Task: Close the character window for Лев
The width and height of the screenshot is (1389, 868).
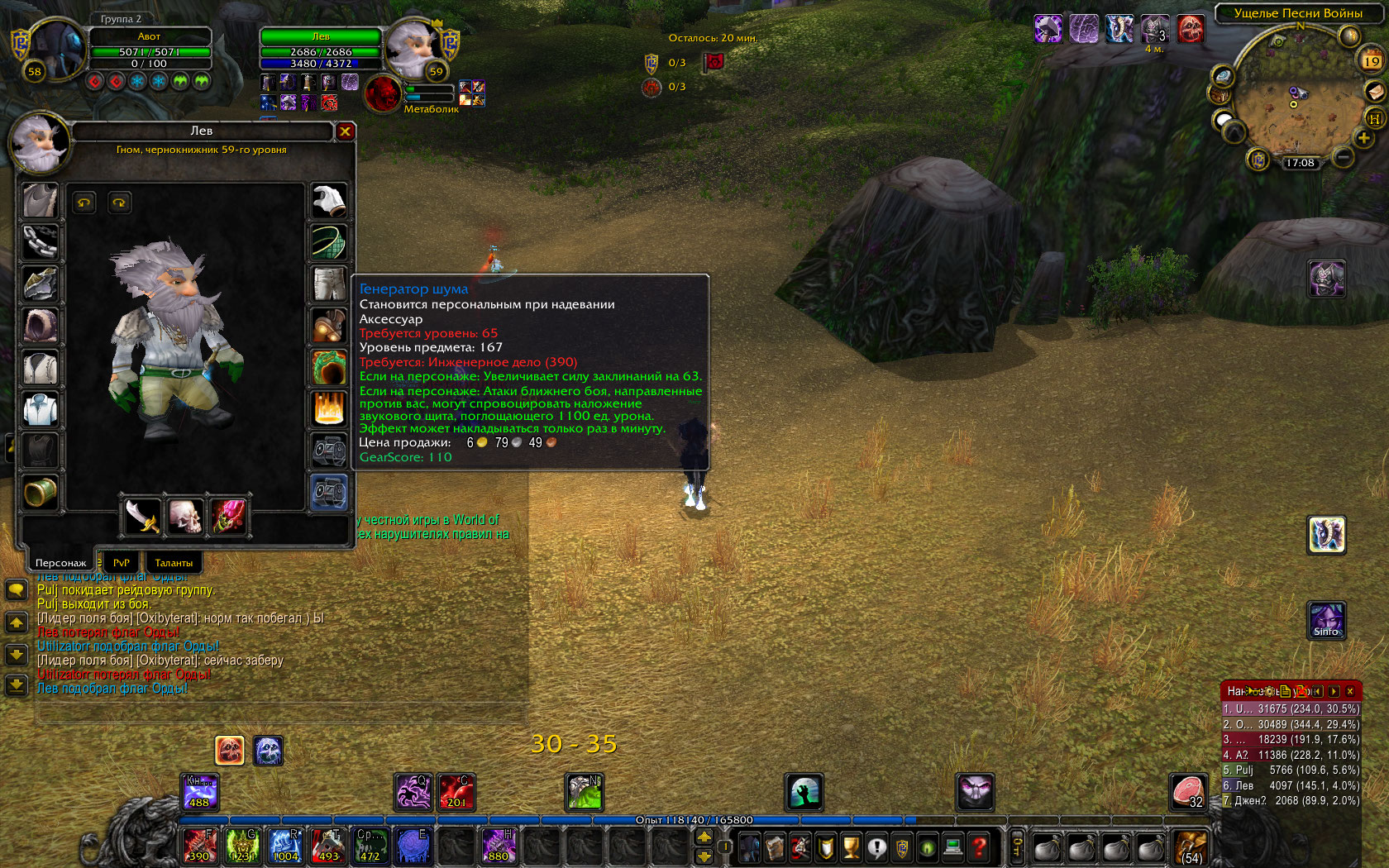Action: click(345, 131)
